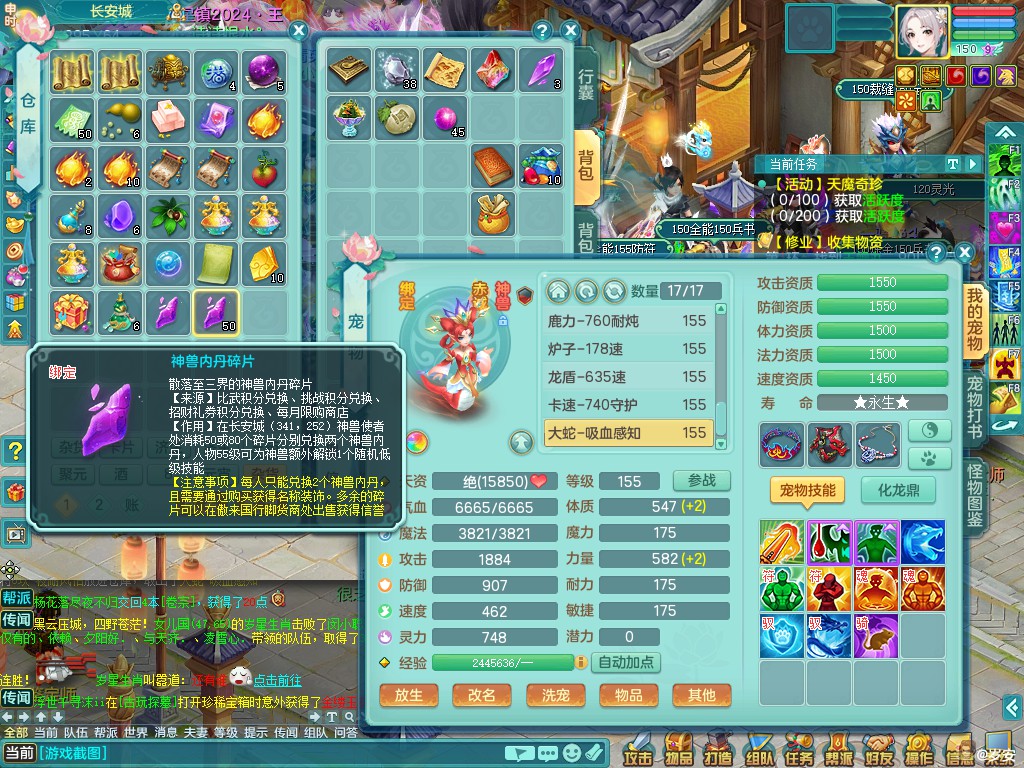Click the 参战 (join battle) button
The image size is (1024, 768).
point(701,481)
